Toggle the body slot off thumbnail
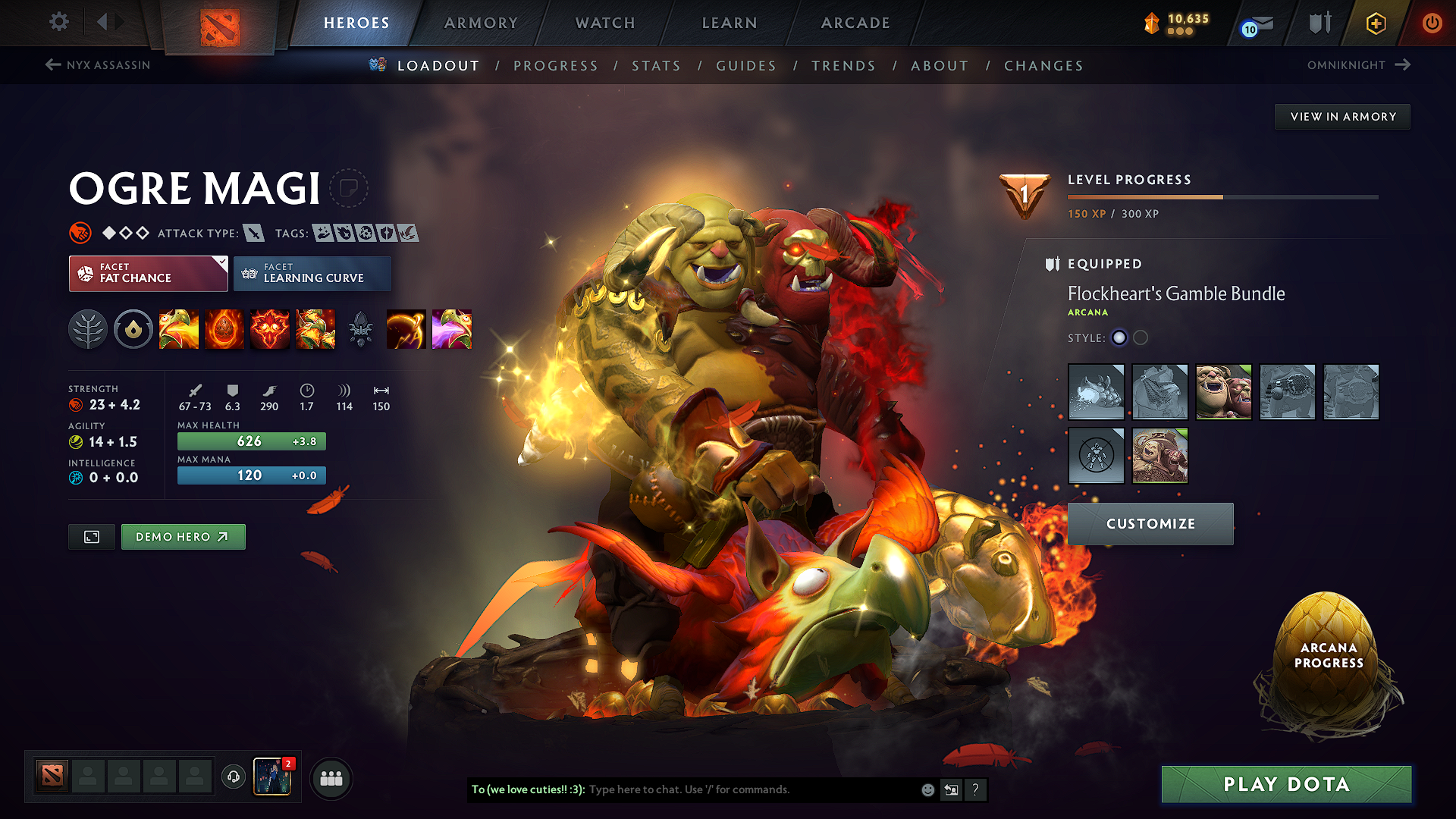 [x=1097, y=456]
